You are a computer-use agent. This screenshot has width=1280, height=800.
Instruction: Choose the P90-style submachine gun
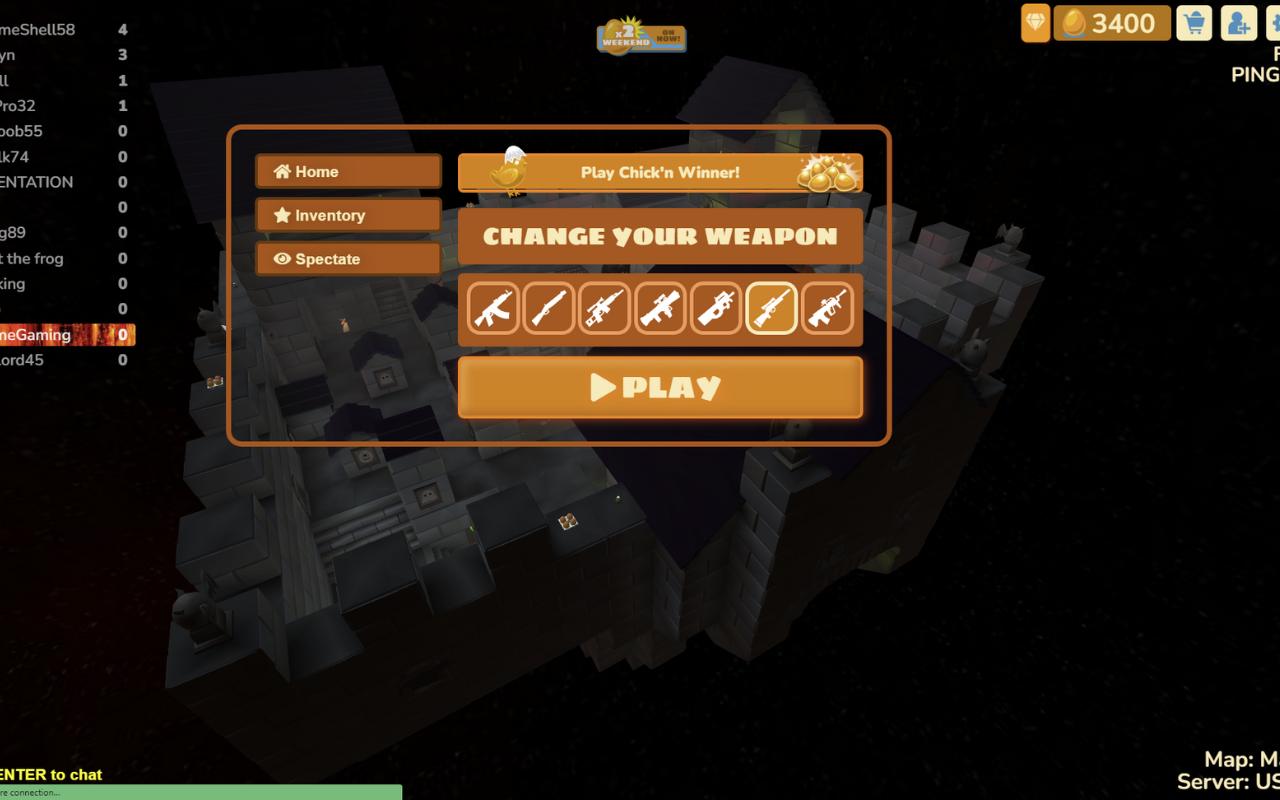pyautogui.click(x=716, y=308)
